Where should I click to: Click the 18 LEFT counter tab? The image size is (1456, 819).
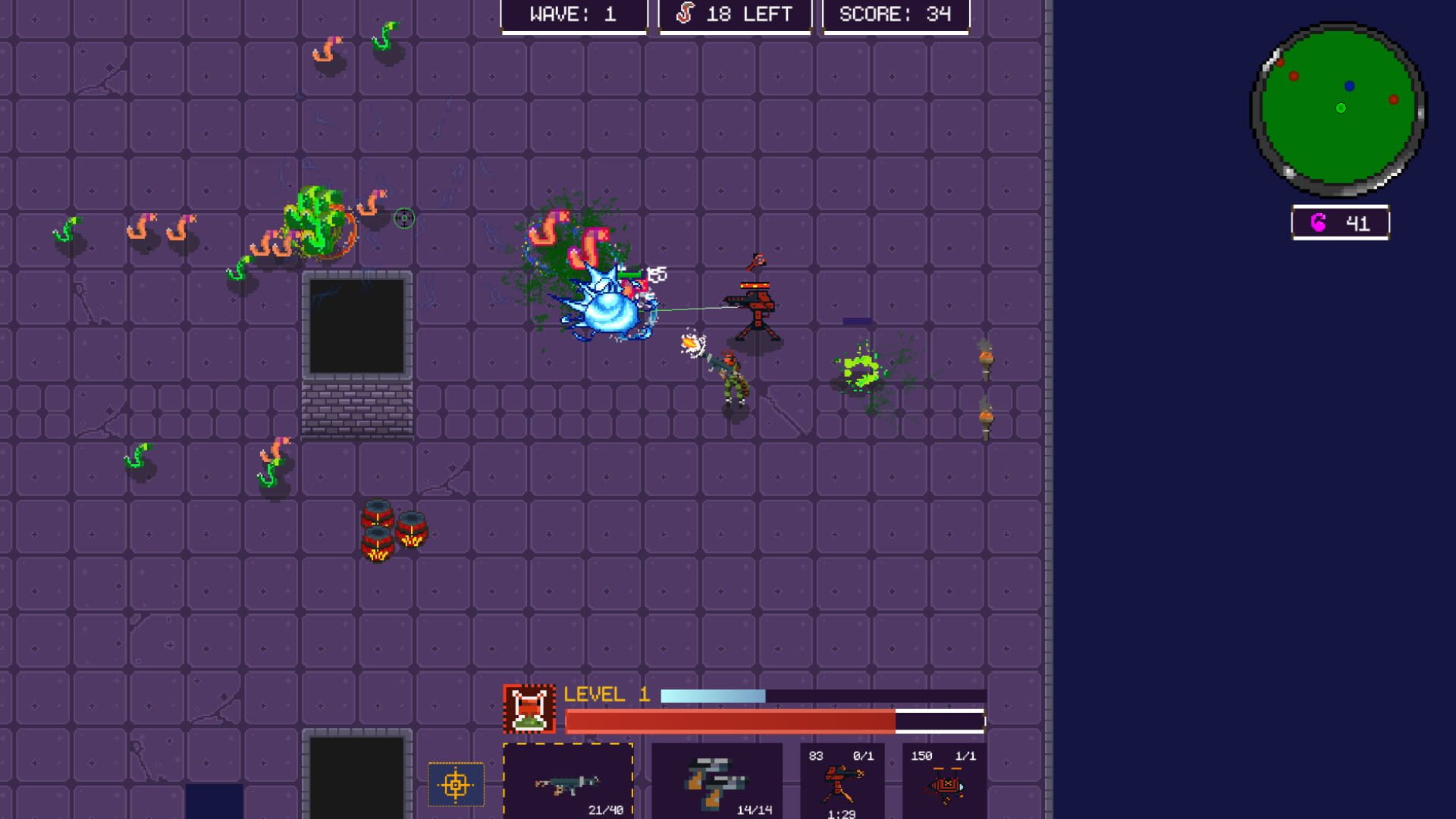click(x=733, y=14)
